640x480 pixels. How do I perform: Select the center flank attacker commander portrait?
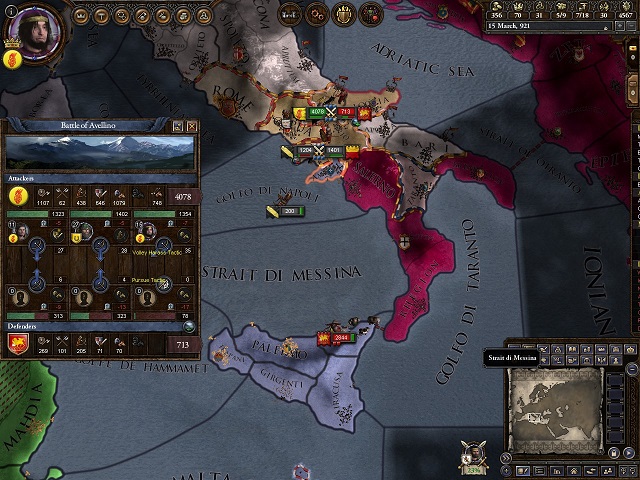click(x=85, y=231)
